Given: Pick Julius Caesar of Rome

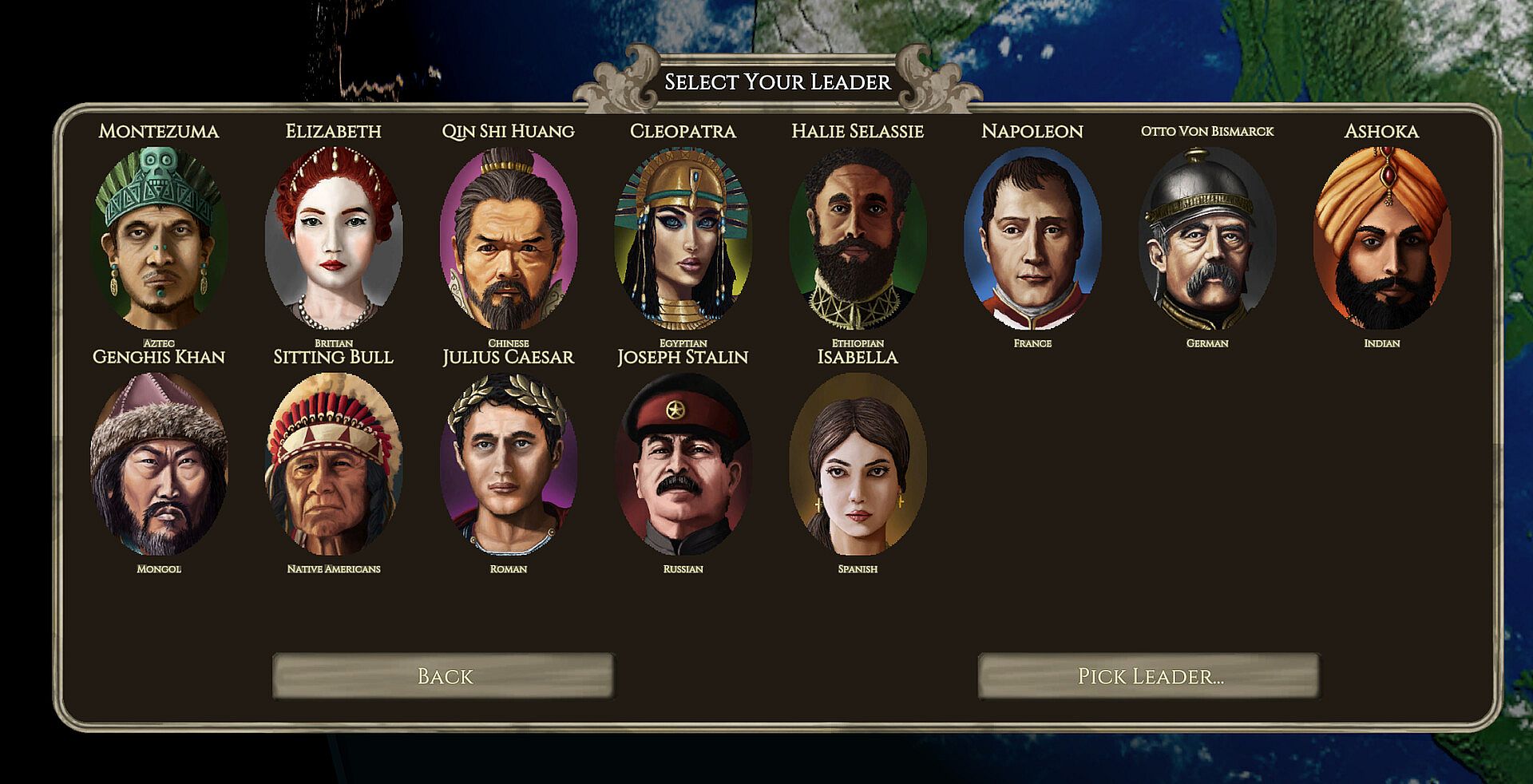Looking at the screenshot, I should 508,464.
